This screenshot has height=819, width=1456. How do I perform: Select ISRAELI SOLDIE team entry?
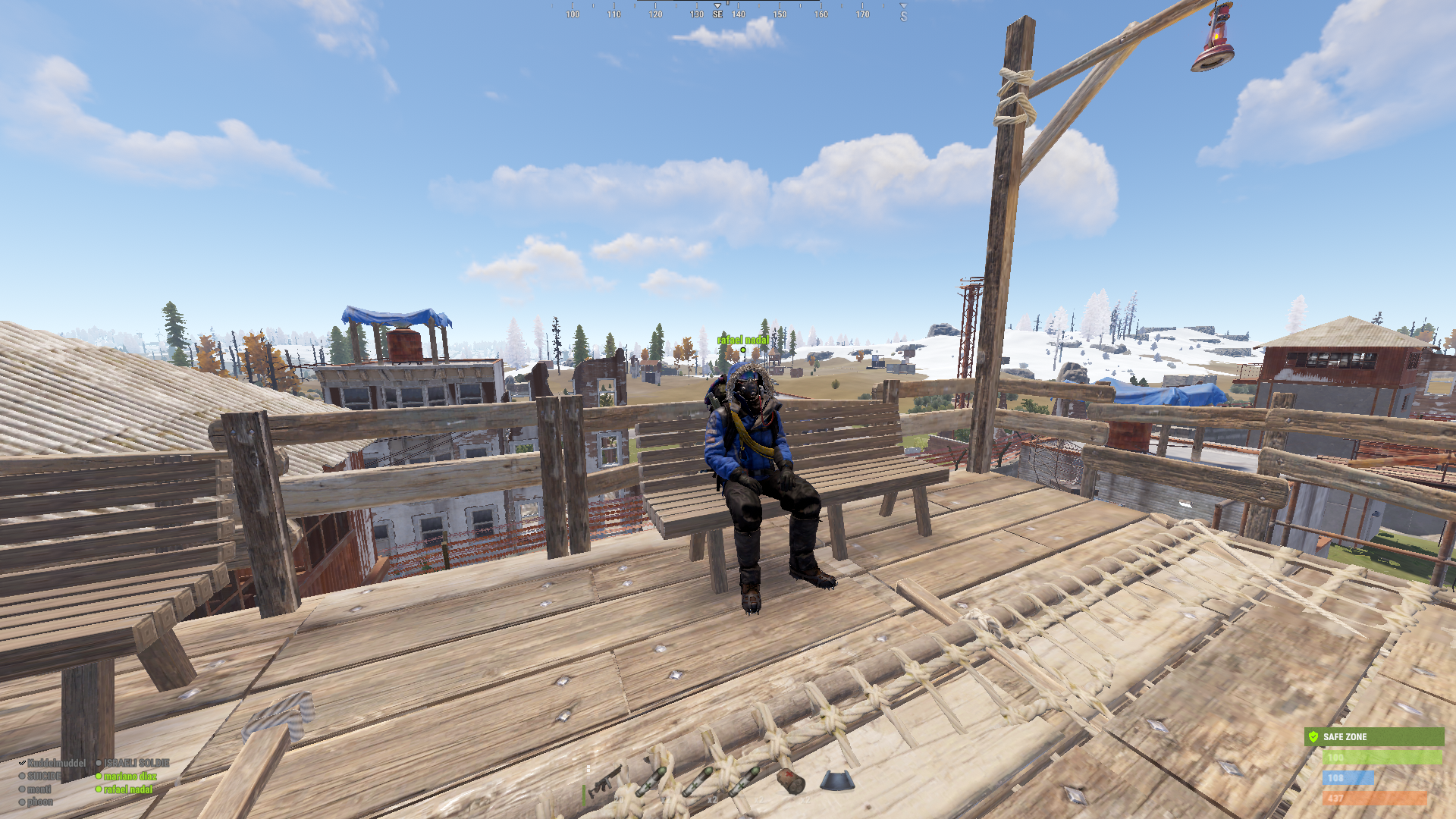coord(136,763)
